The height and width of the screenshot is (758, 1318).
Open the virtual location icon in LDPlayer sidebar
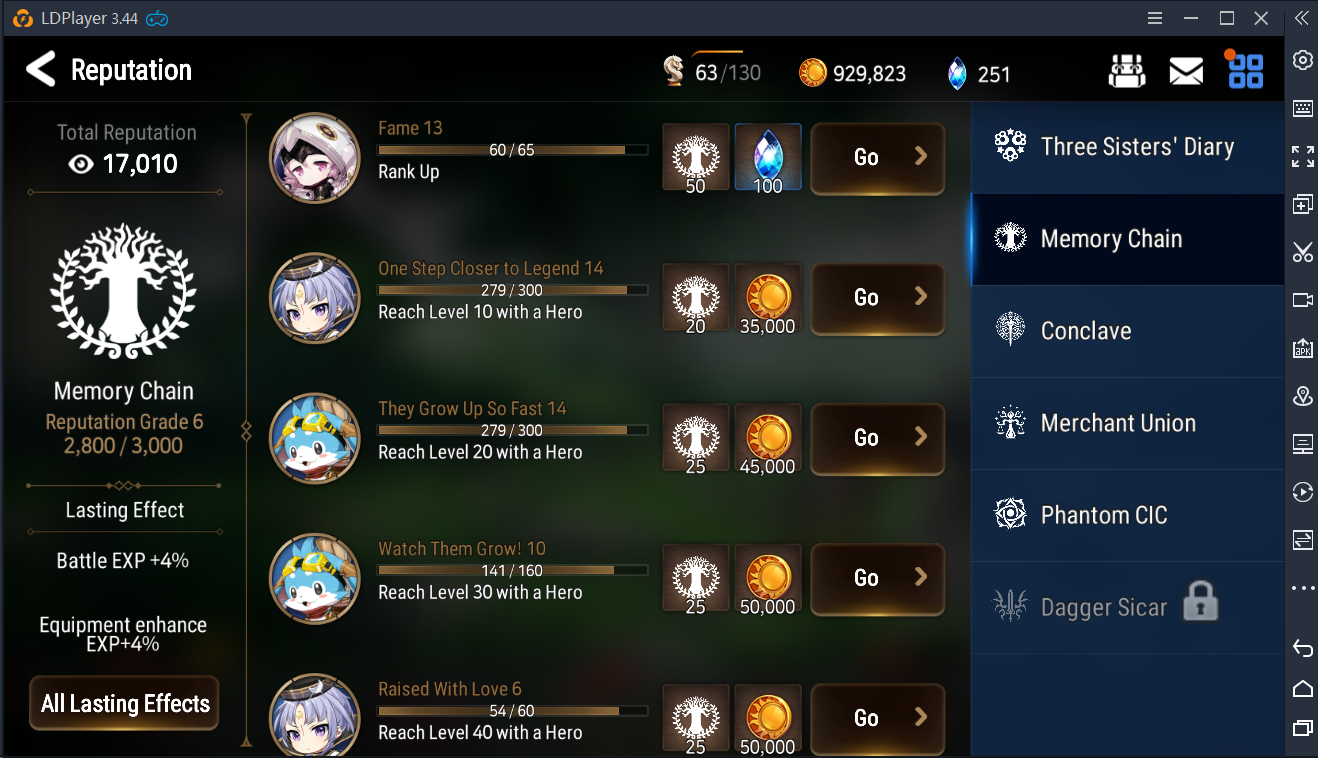(x=1303, y=397)
